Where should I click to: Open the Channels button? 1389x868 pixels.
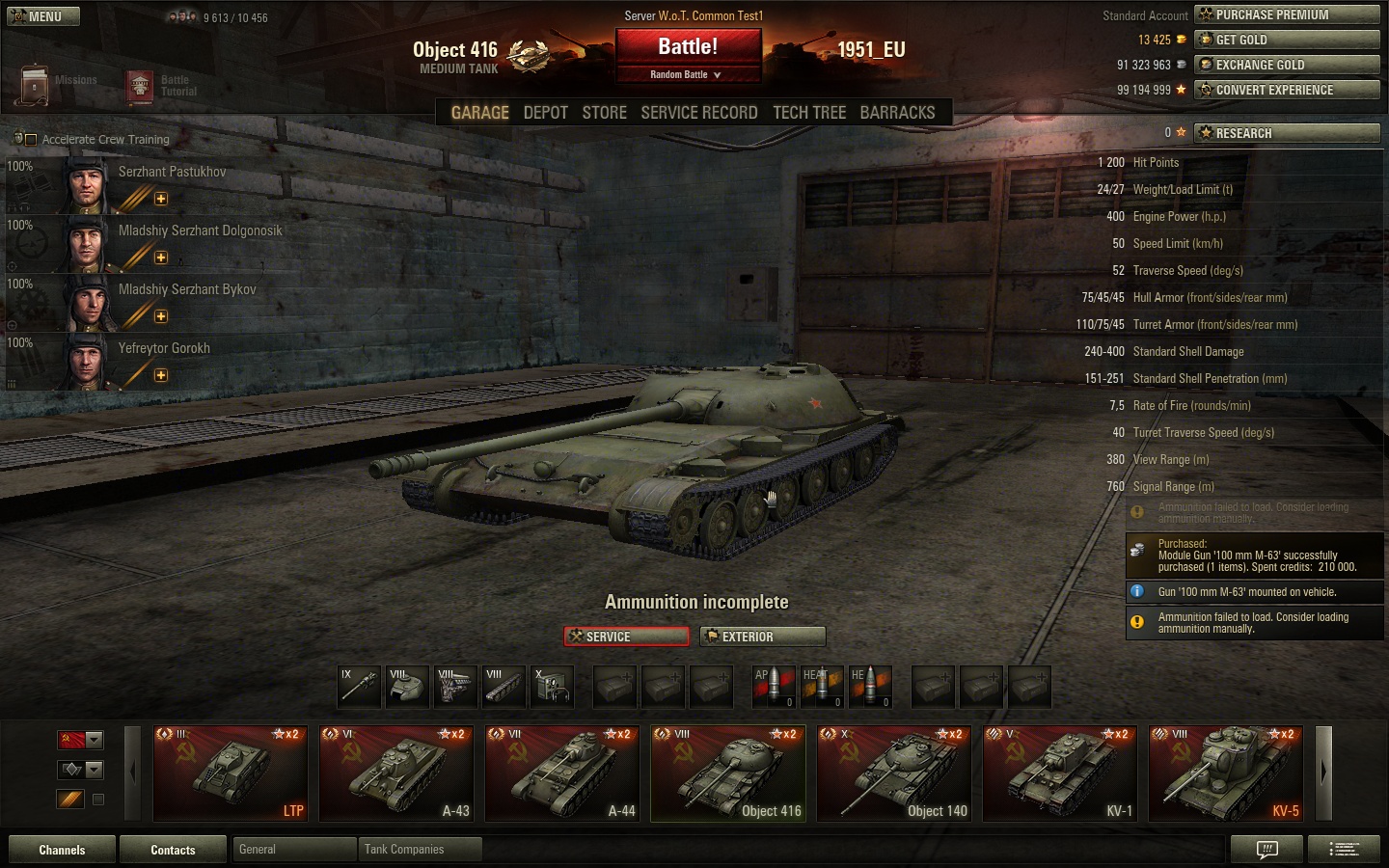tap(62, 850)
